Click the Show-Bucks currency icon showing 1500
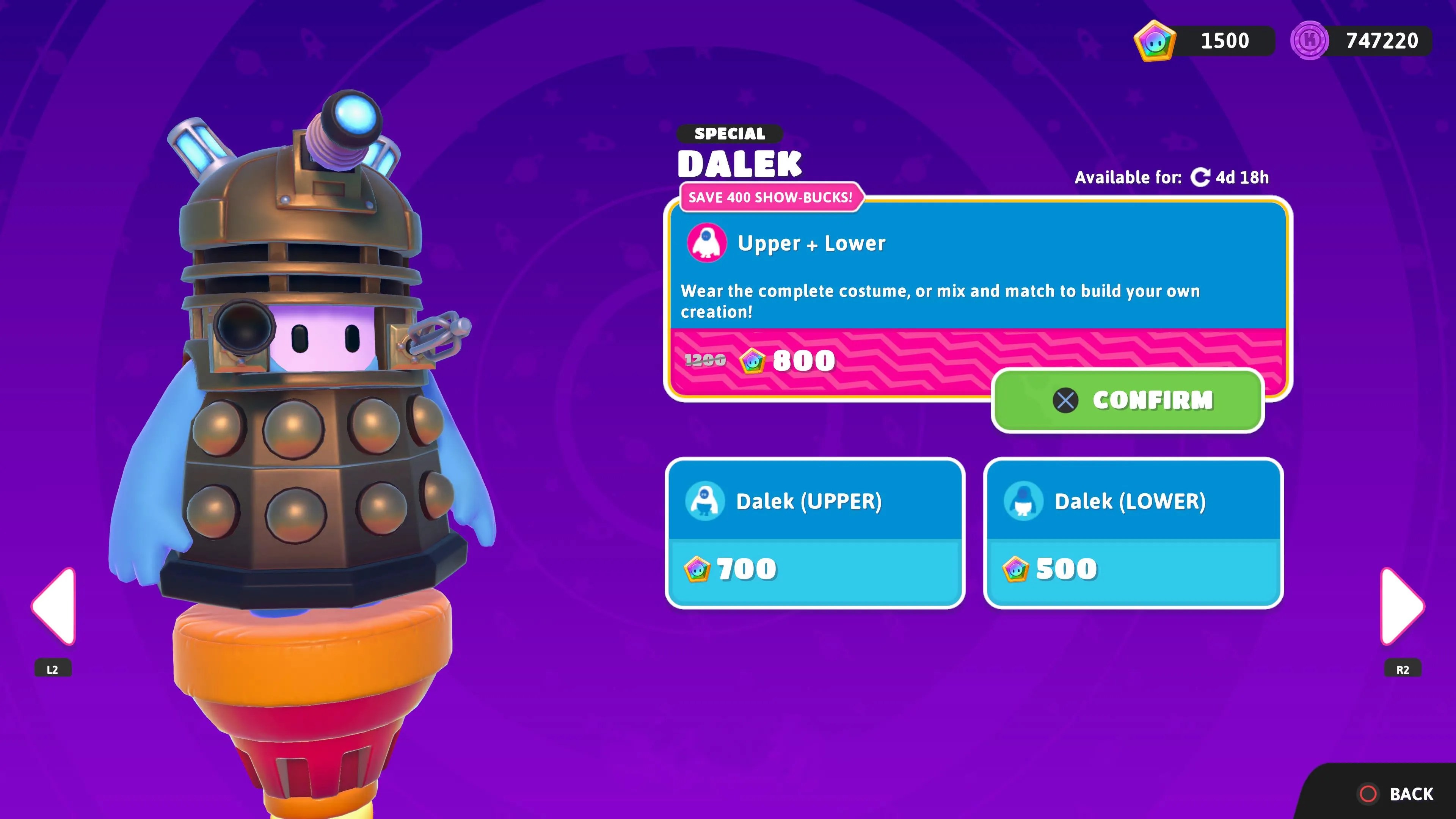 1155,40
